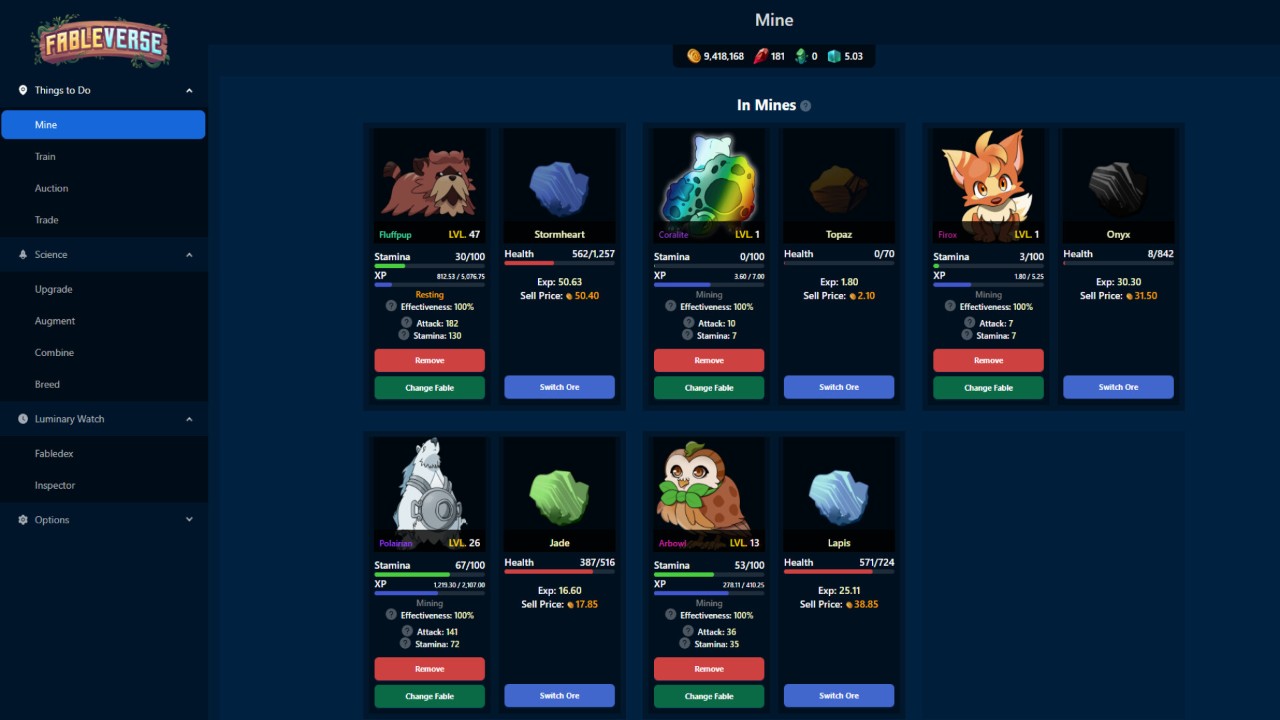Click the In Mines help icon
The image size is (1280, 720).
[x=806, y=106]
